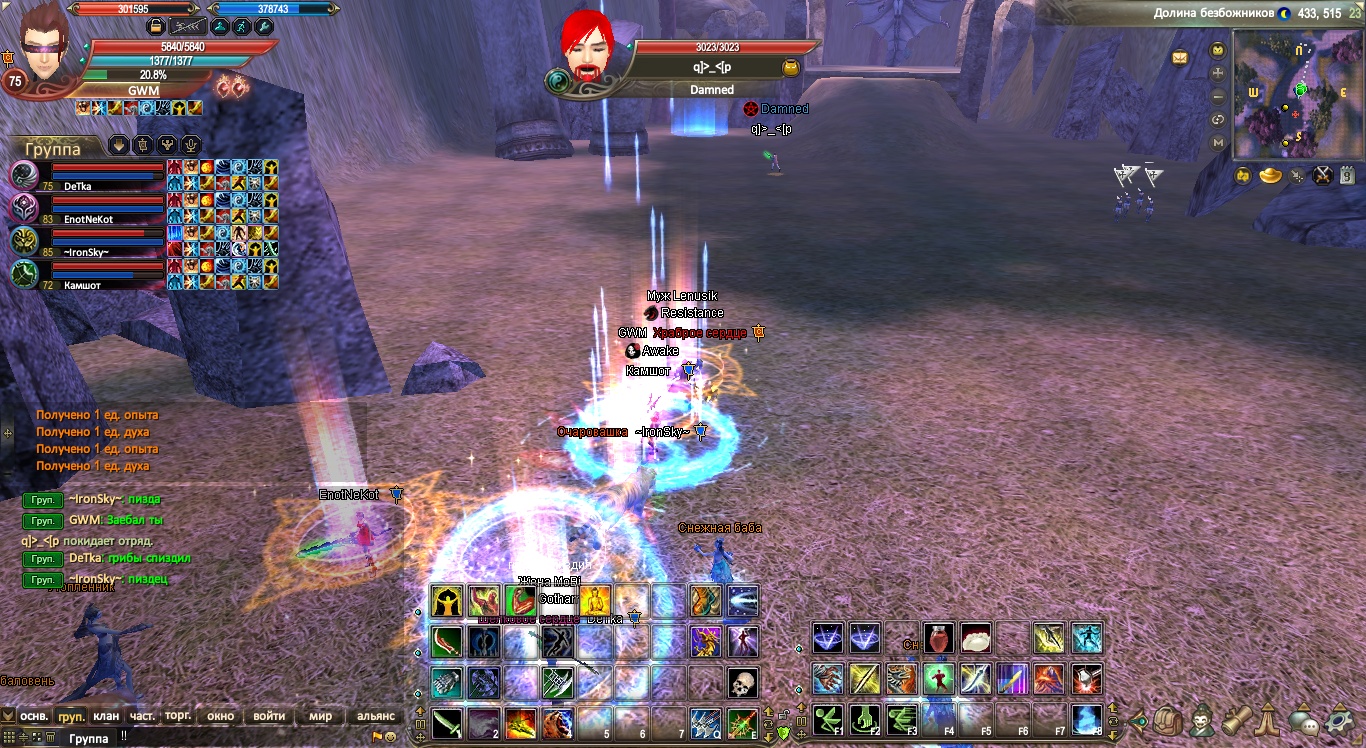Open the gear settings menu
Screen dimensions: 1366x748
click(1338, 720)
